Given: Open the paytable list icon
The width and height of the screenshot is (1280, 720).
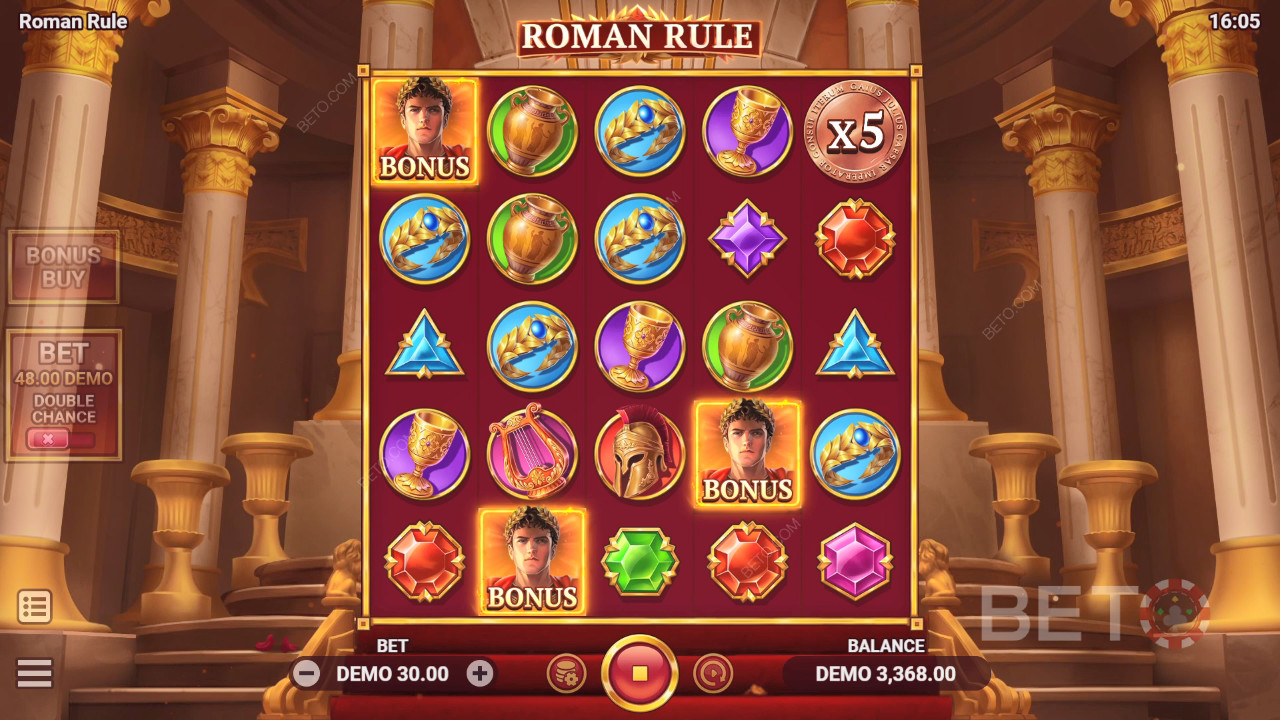Looking at the screenshot, I should coord(35,607).
